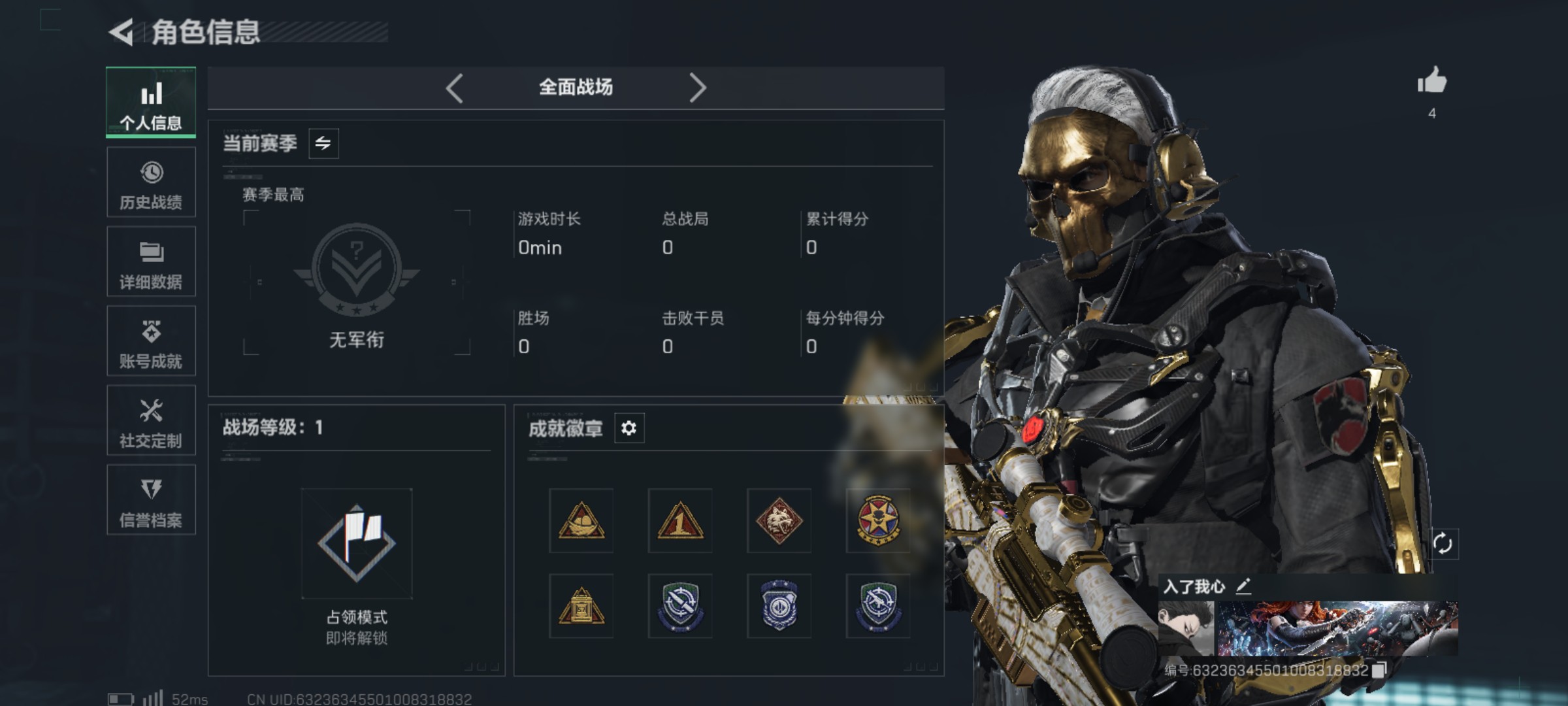Image resolution: width=1568 pixels, height=706 pixels.
Task: Copy the player ID number (编号)
Action: (1379, 670)
